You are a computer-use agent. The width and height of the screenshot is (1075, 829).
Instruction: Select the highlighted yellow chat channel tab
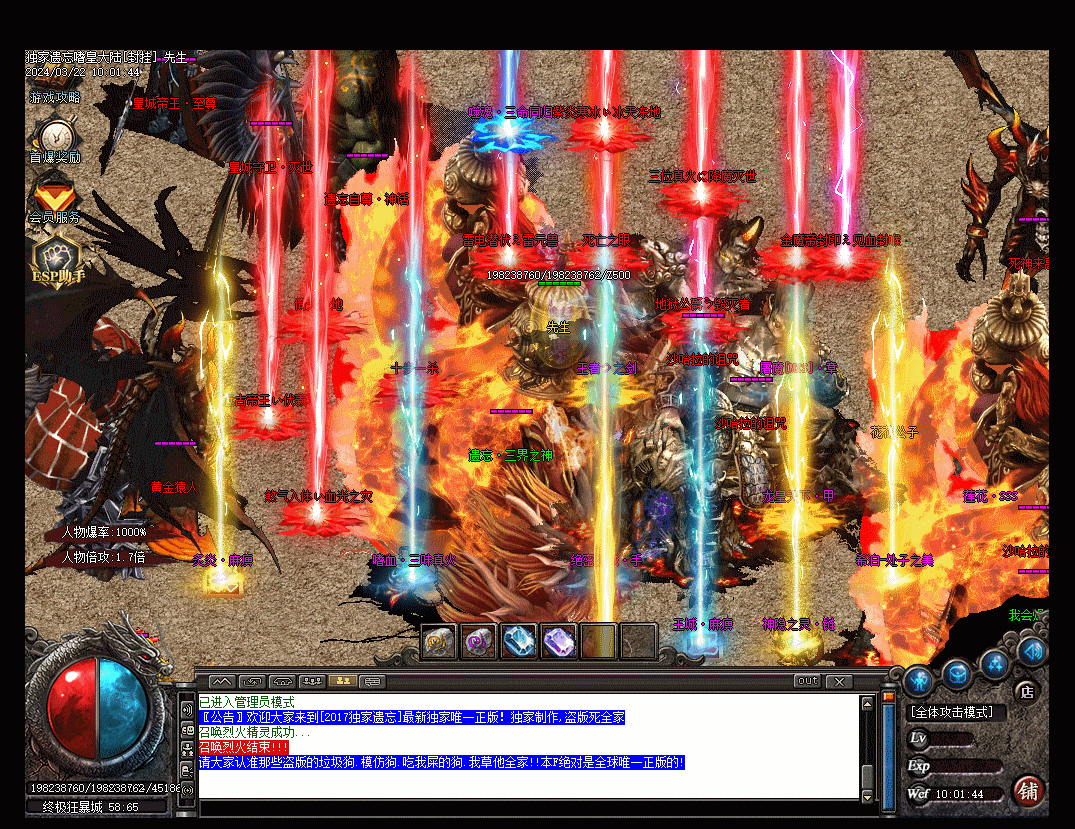[342, 681]
